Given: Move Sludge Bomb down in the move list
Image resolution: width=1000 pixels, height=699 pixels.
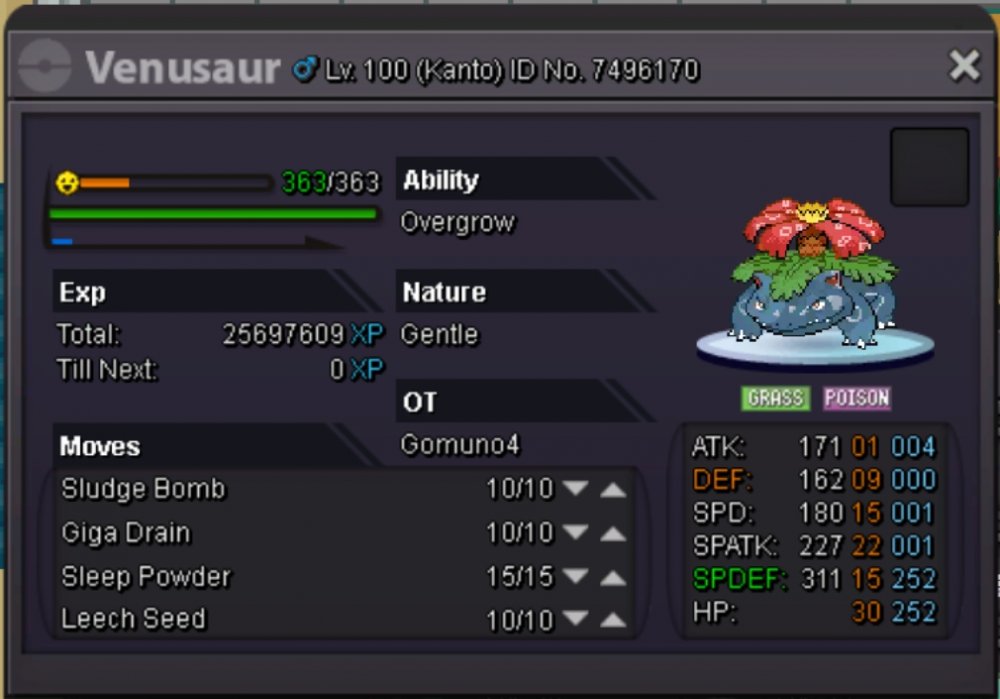Looking at the screenshot, I should [x=575, y=489].
